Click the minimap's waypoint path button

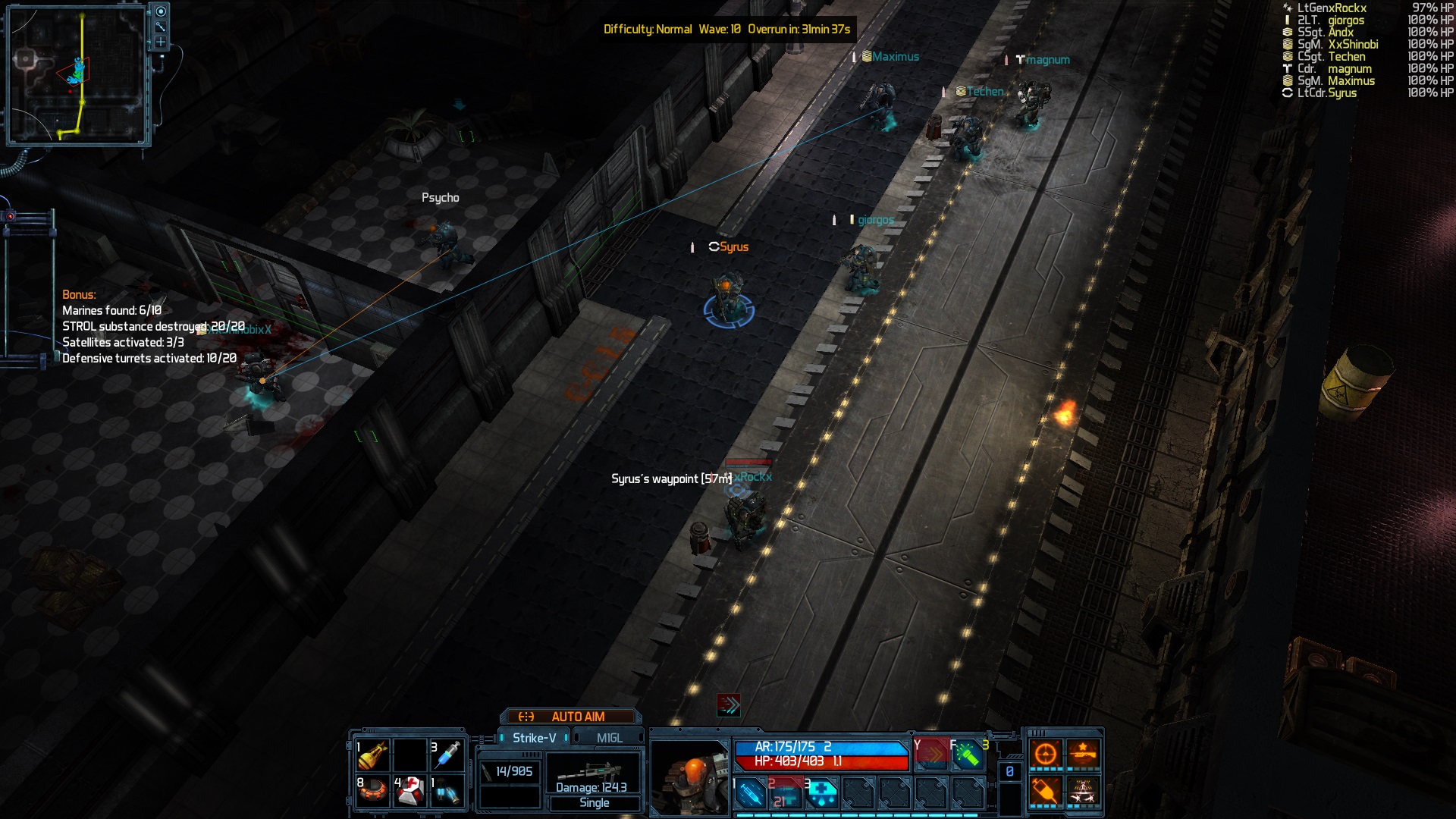(x=161, y=27)
